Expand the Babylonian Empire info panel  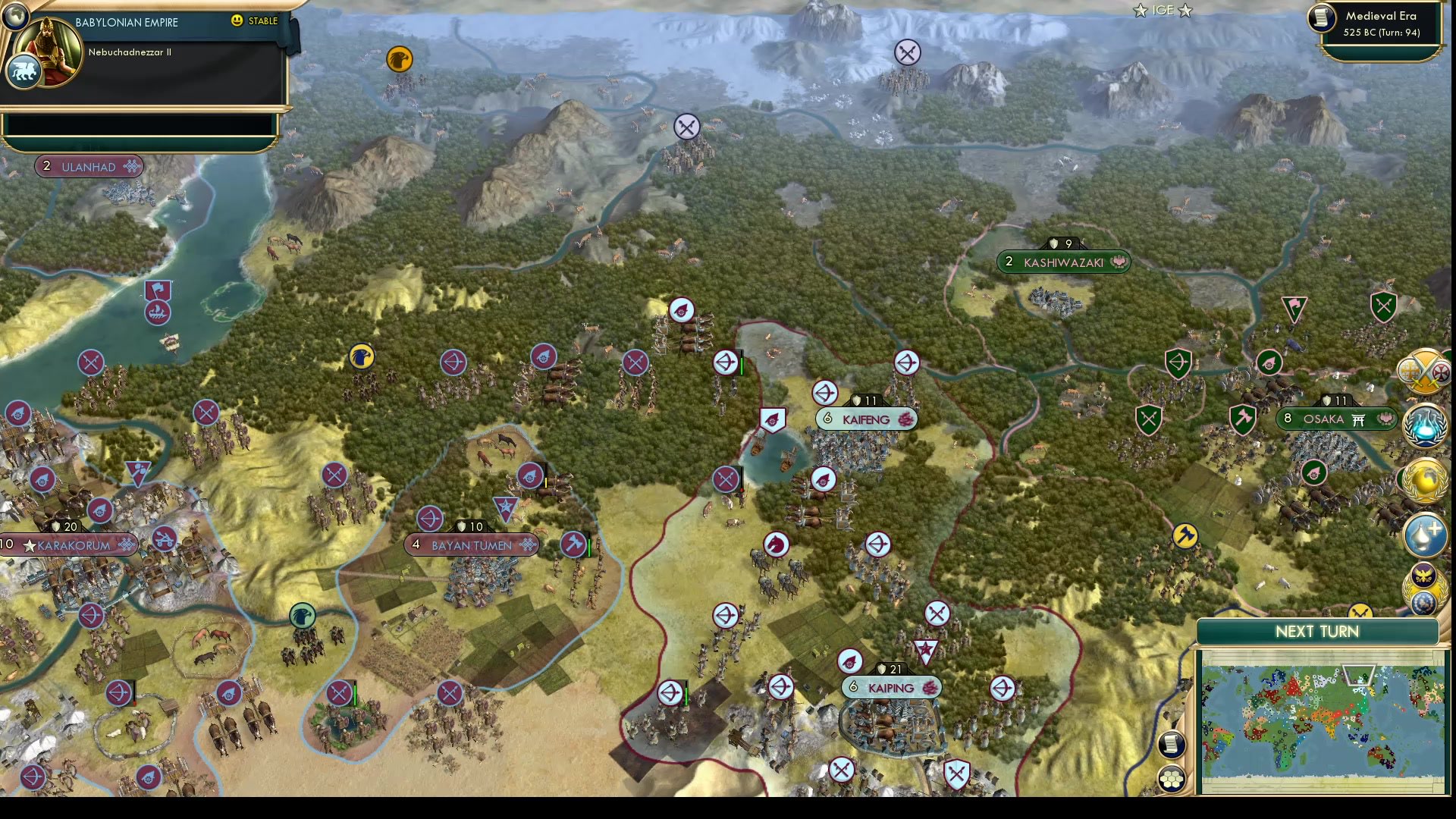(140, 23)
